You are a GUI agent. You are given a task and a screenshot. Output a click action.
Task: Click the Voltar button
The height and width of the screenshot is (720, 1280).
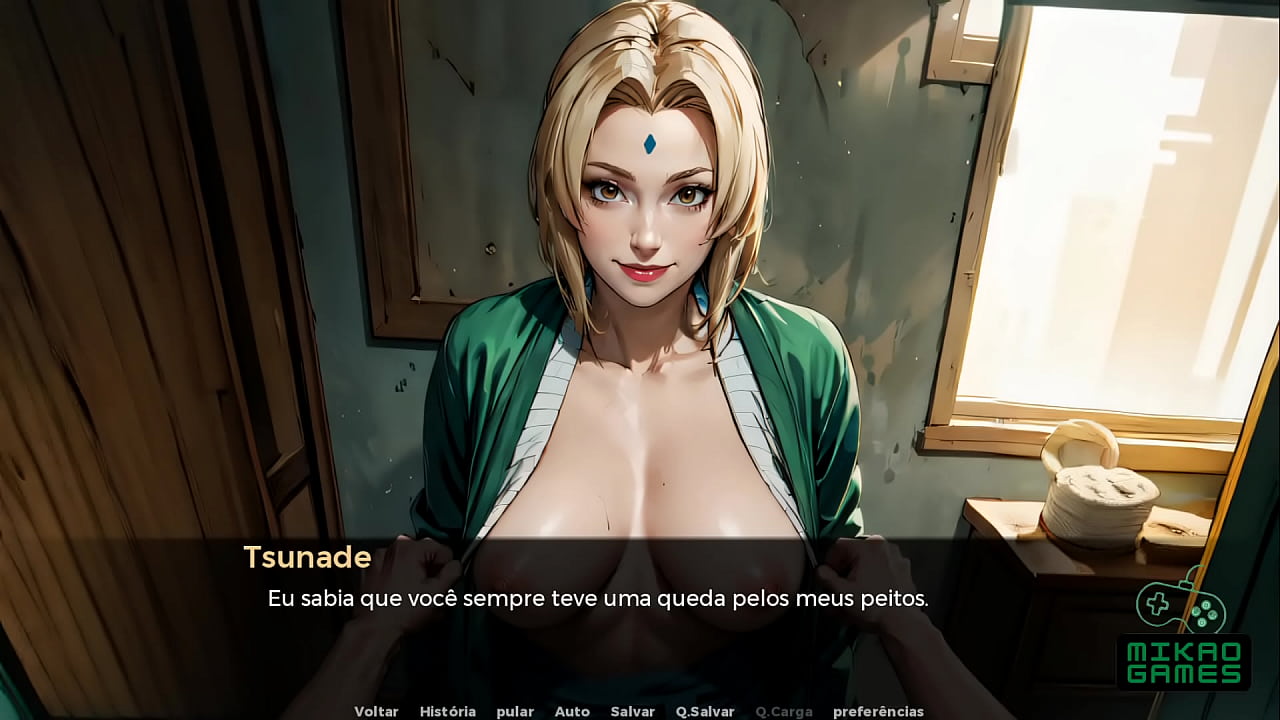tap(376, 711)
